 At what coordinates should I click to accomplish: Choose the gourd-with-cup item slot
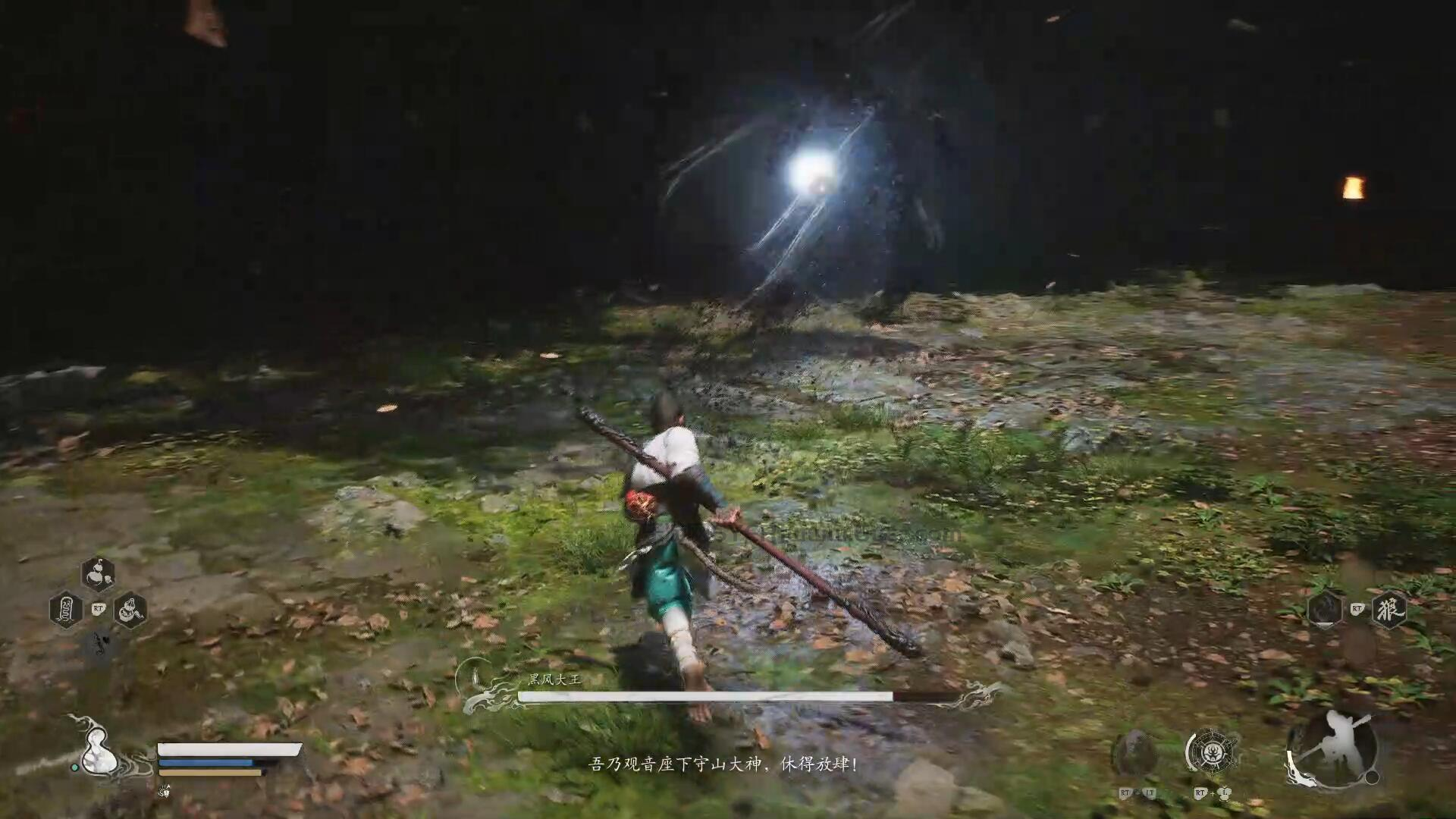coord(130,609)
